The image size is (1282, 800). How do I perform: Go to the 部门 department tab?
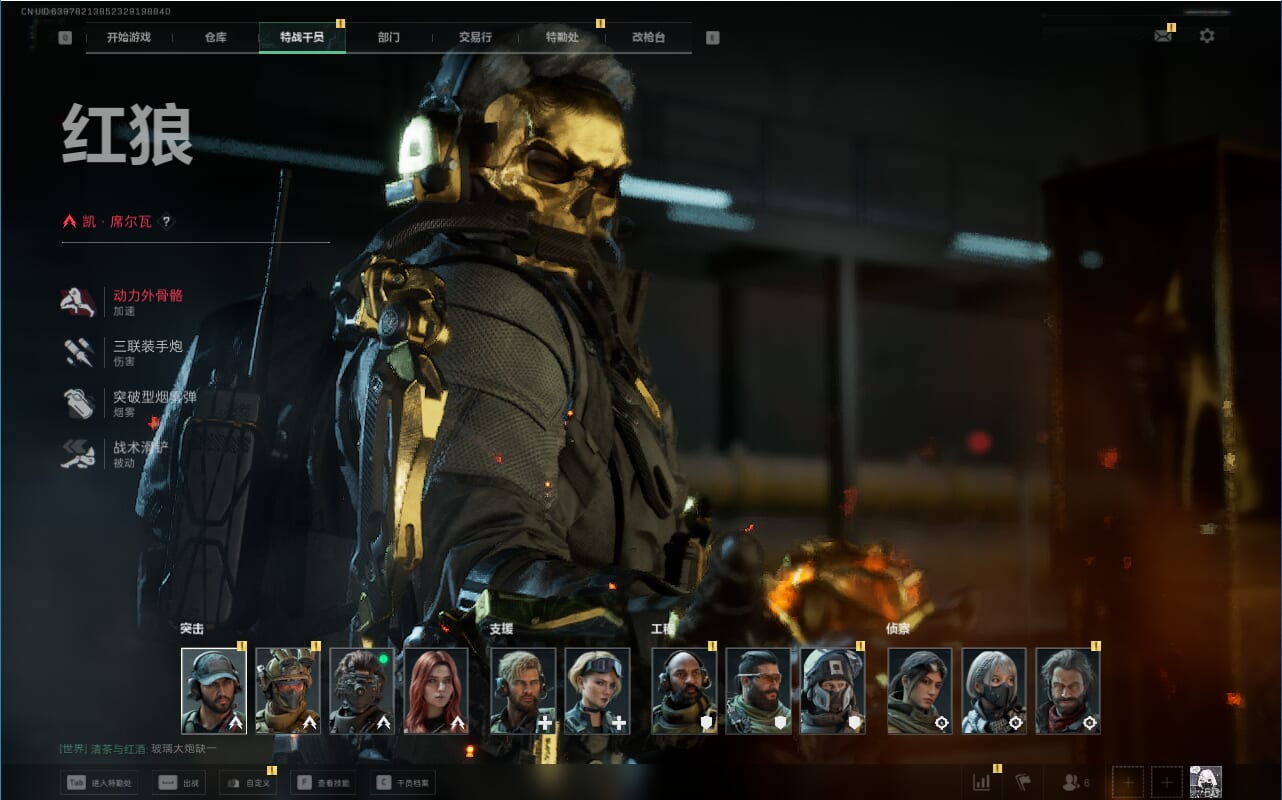click(389, 38)
